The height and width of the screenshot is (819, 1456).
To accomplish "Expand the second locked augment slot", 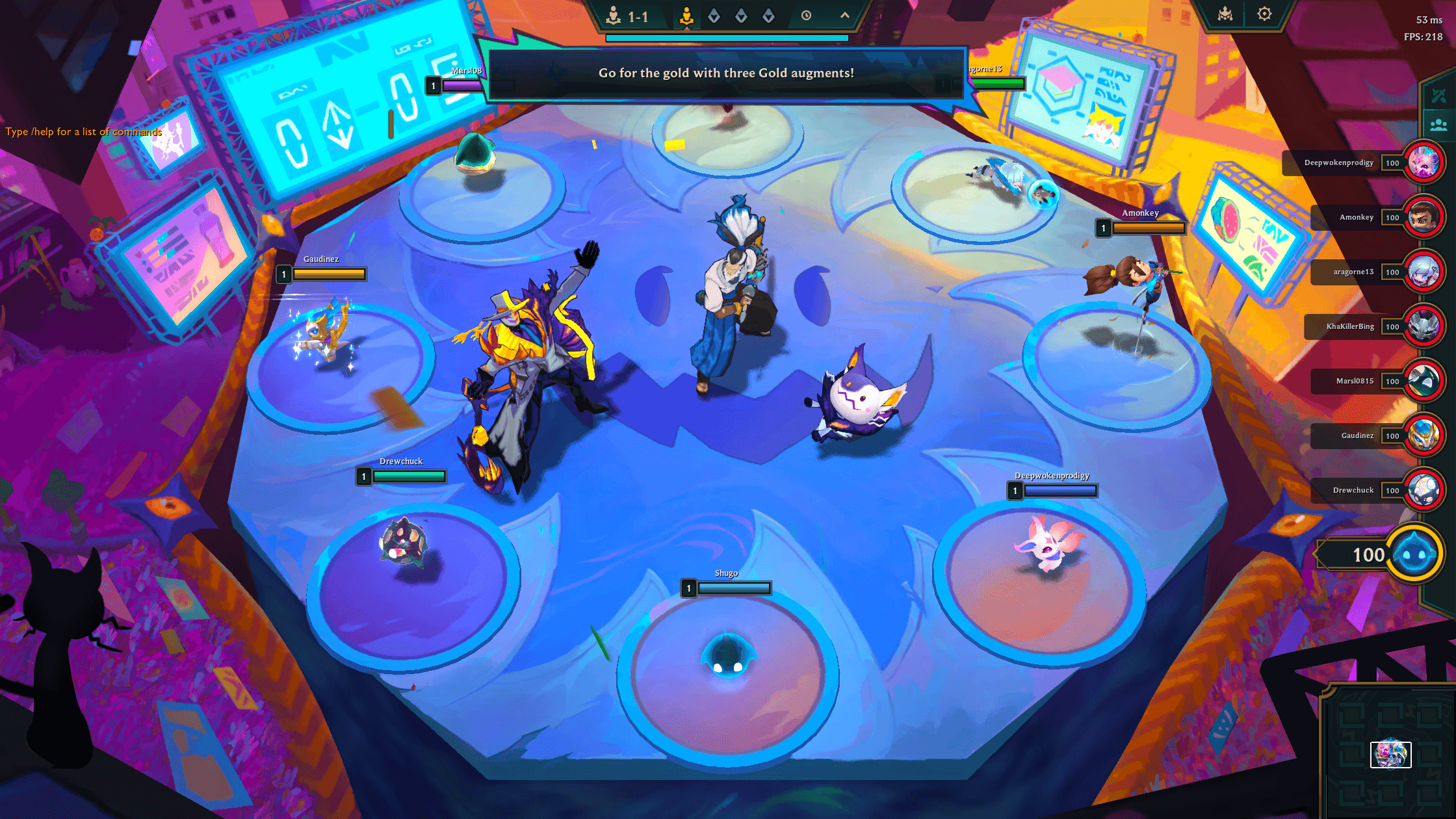I will (x=742, y=17).
